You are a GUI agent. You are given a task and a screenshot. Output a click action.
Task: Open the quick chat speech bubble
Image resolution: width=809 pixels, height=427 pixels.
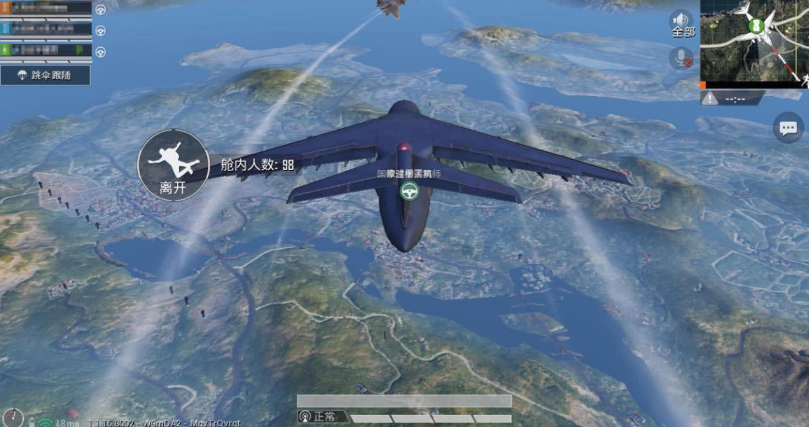pyautogui.click(x=788, y=127)
